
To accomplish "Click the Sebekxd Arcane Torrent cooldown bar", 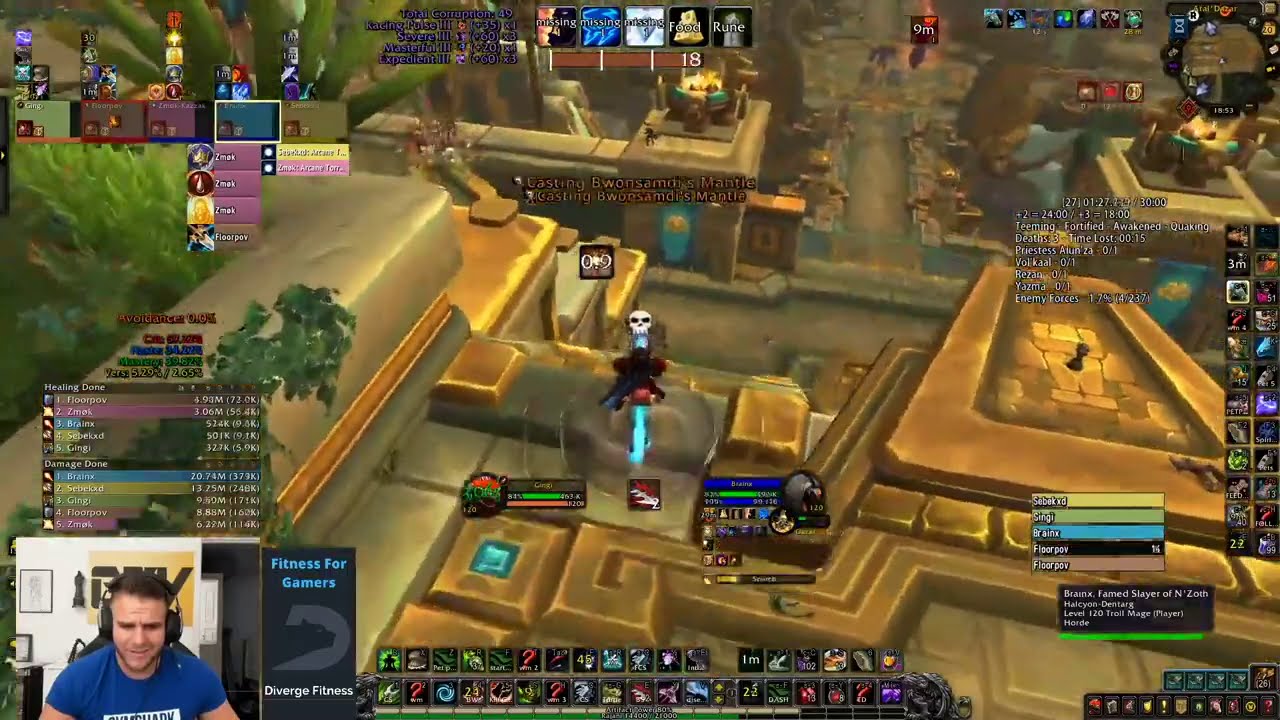I will point(311,153).
